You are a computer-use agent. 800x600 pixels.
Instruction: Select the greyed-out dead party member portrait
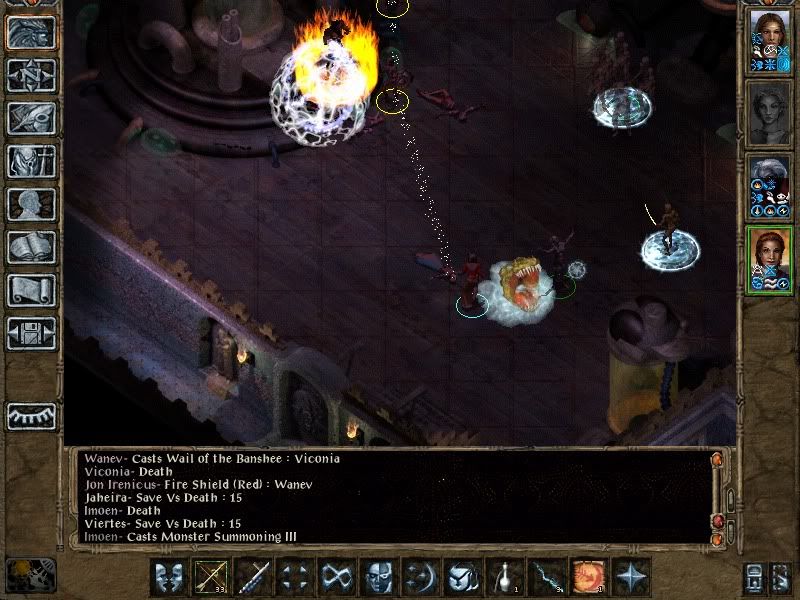point(769,110)
